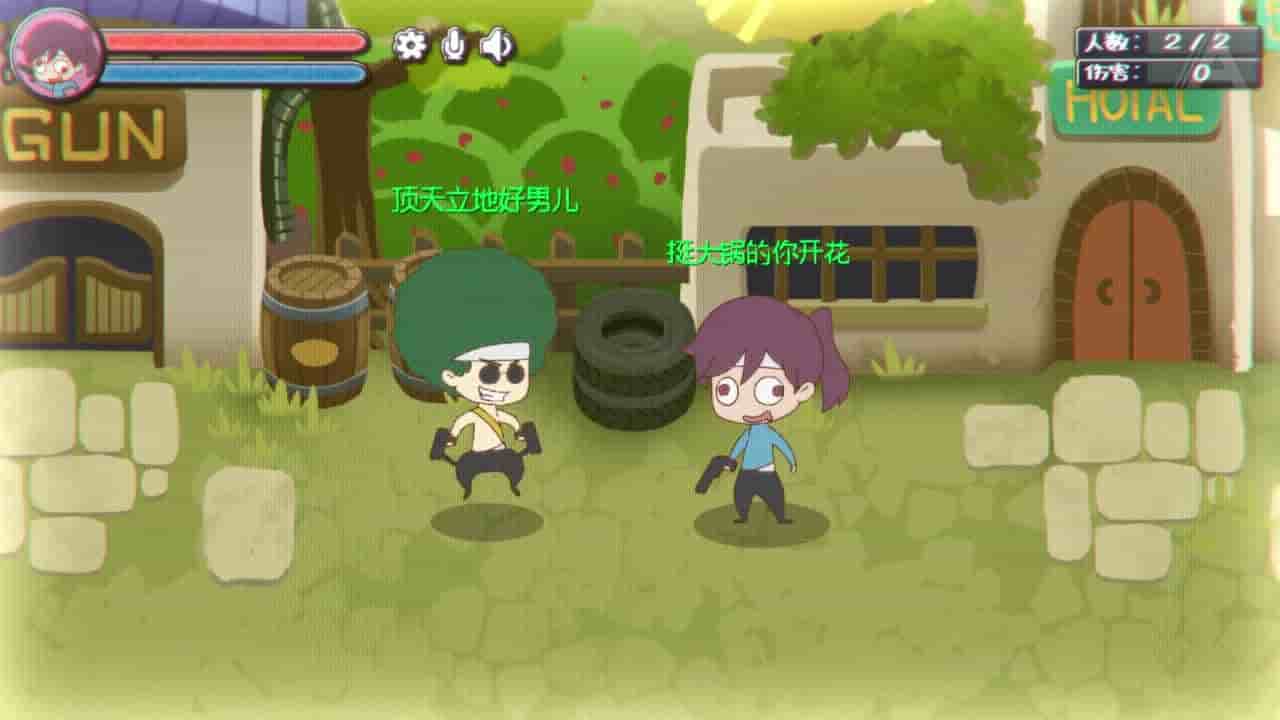Click the 人数 player count panel

[x=1165, y=42]
